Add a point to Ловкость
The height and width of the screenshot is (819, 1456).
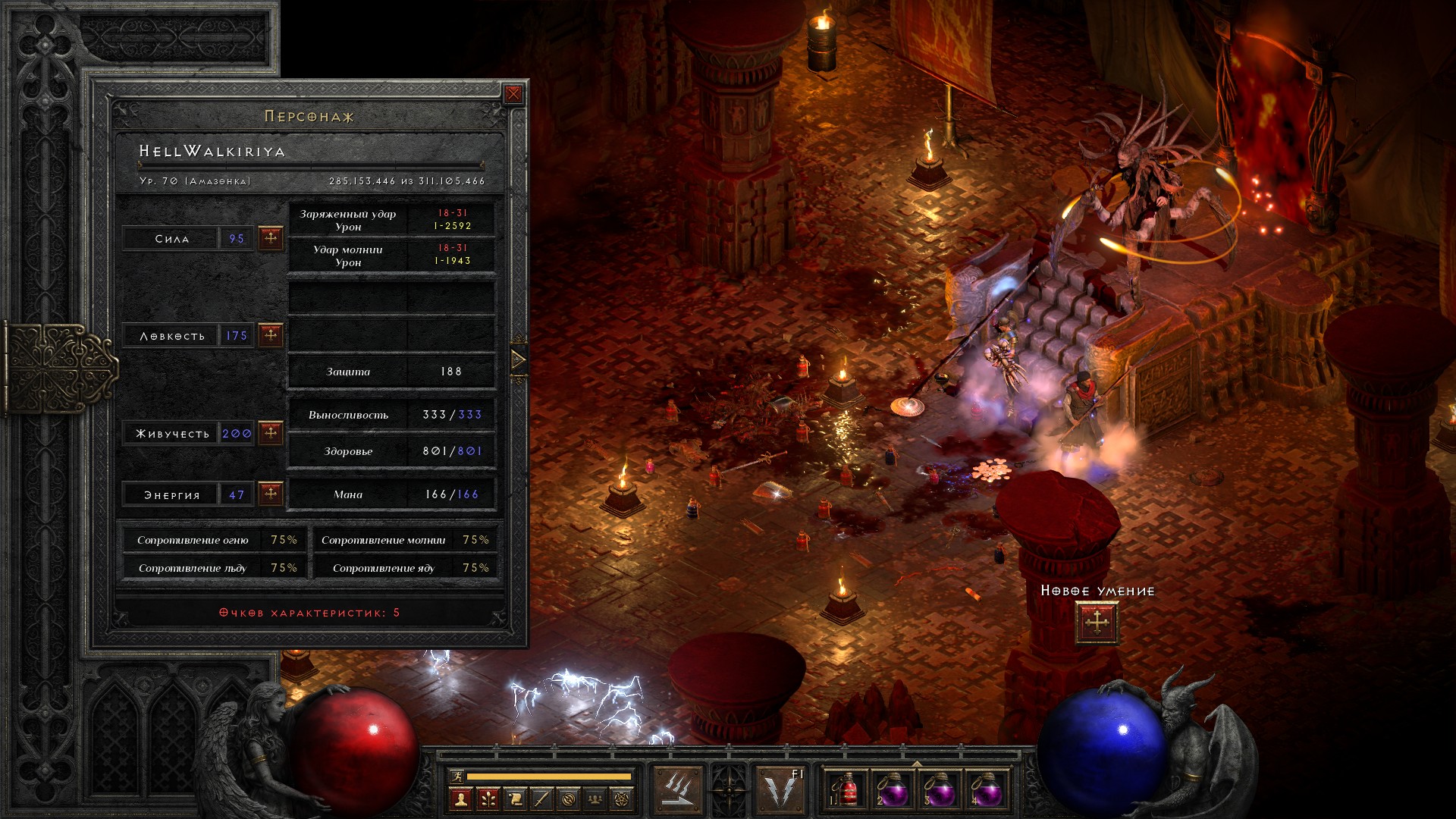tap(271, 335)
